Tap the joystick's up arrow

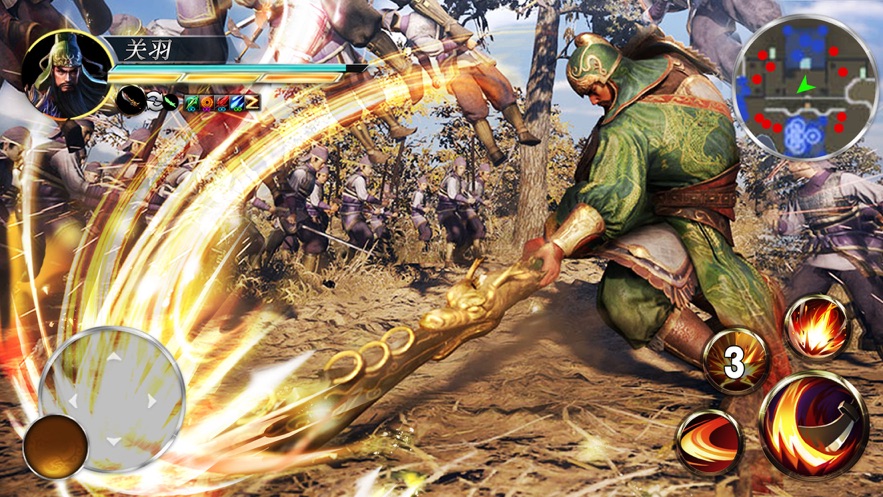[112, 356]
